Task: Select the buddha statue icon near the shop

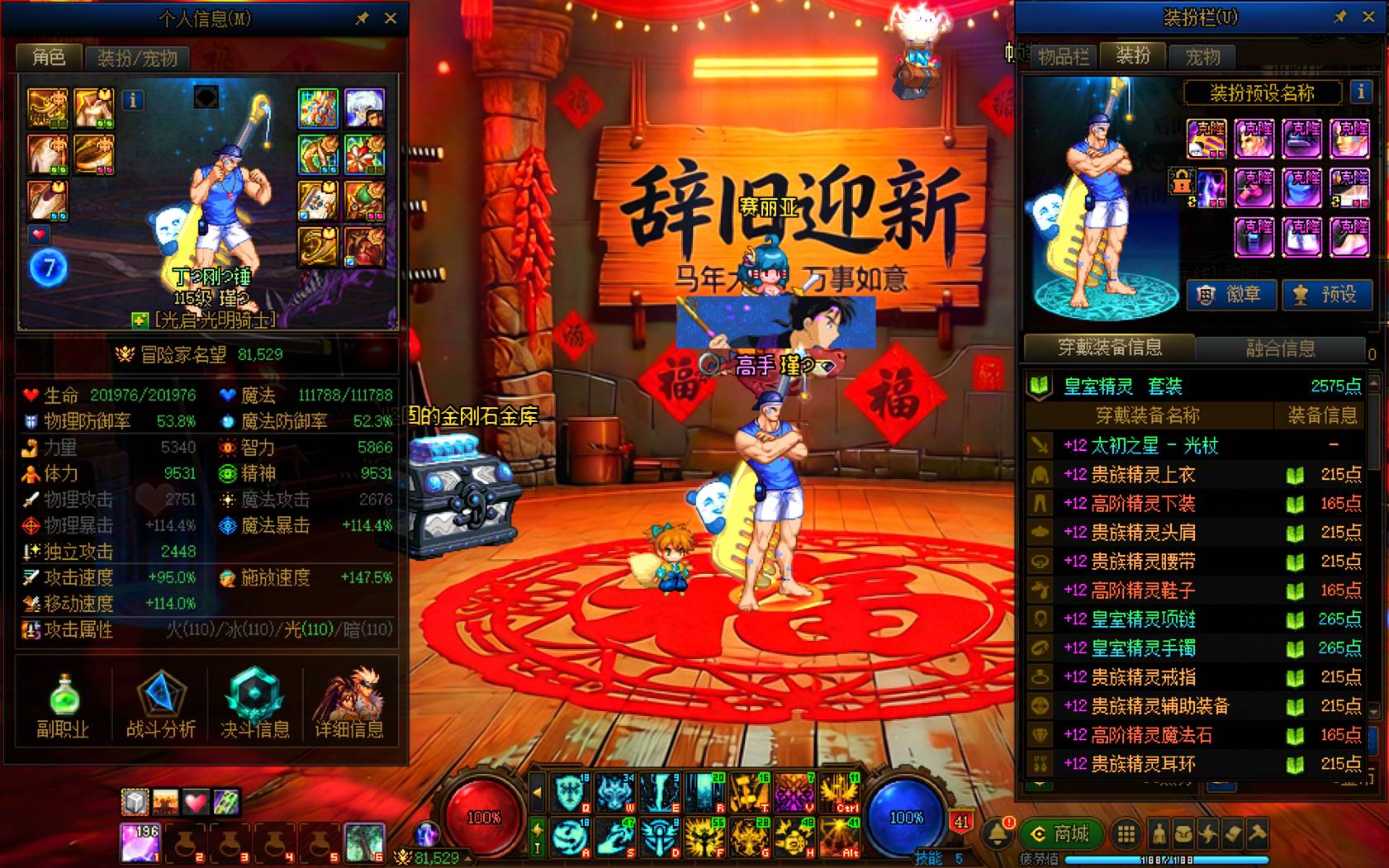Action: coord(1159,834)
